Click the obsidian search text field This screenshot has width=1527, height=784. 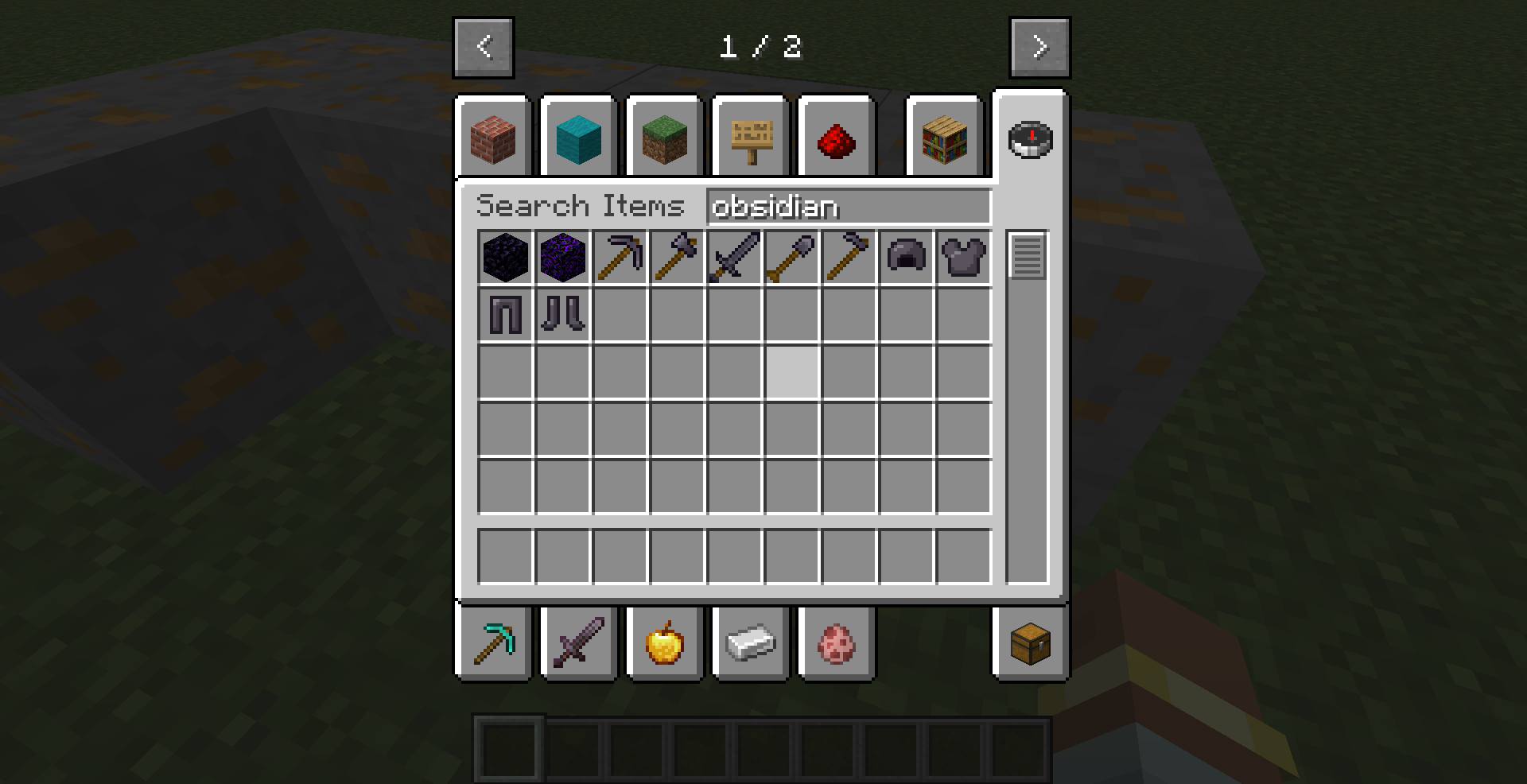[847, 208]
